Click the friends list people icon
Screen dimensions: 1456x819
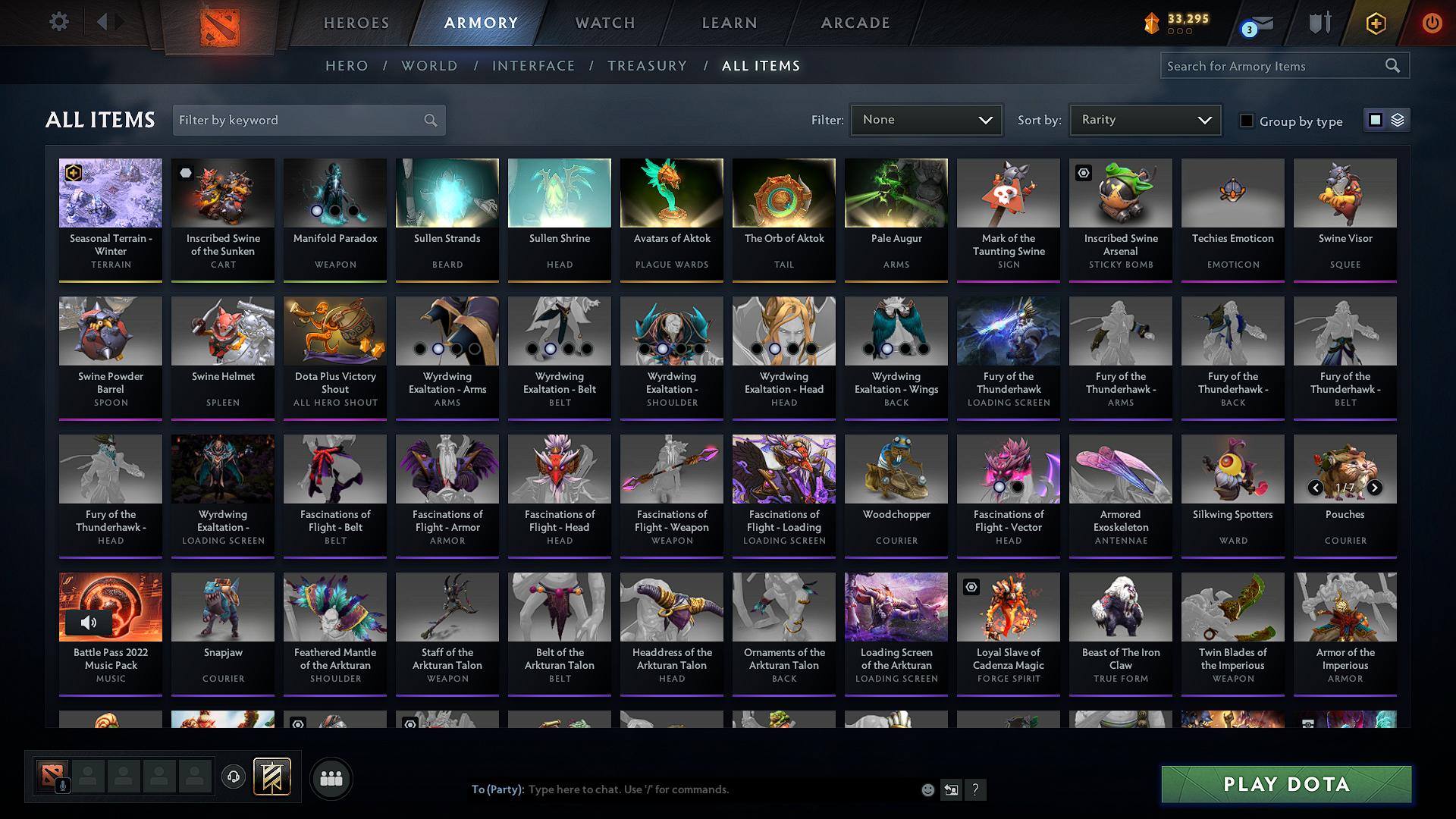330,777
